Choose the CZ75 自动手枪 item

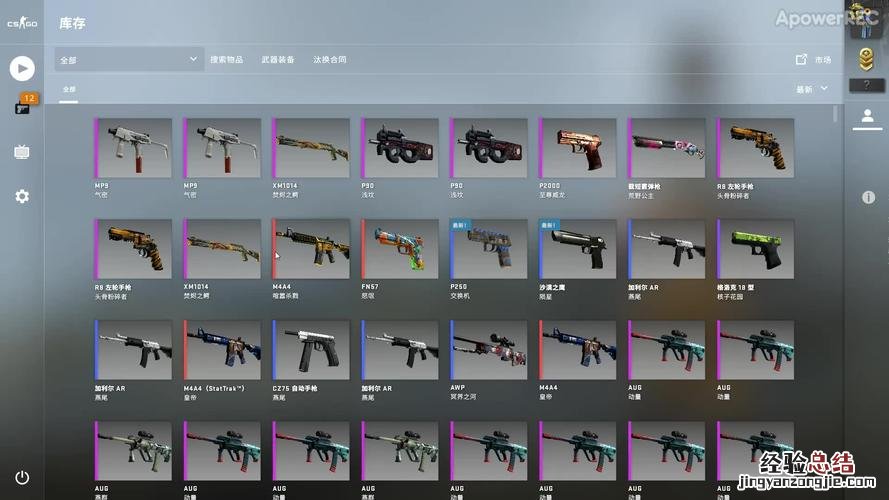pyautogui.click(x=311, y=350)
